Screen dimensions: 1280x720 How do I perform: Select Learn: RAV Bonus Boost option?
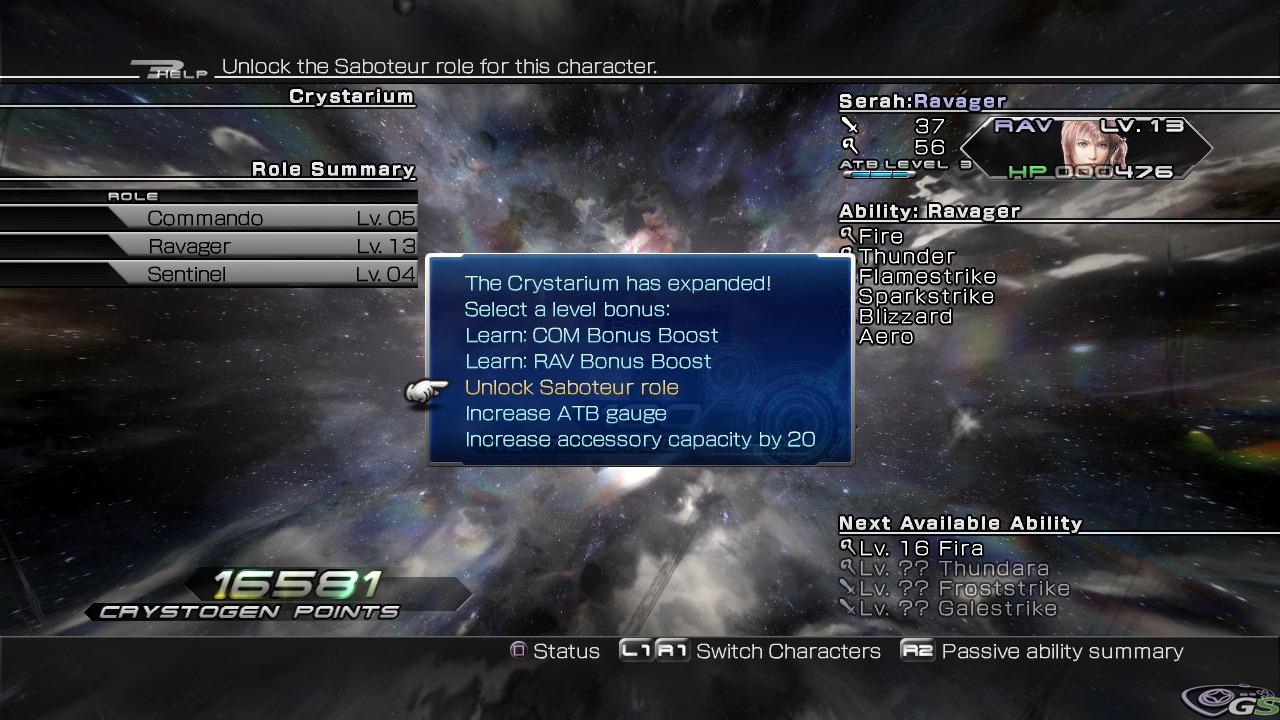point(588,362)
